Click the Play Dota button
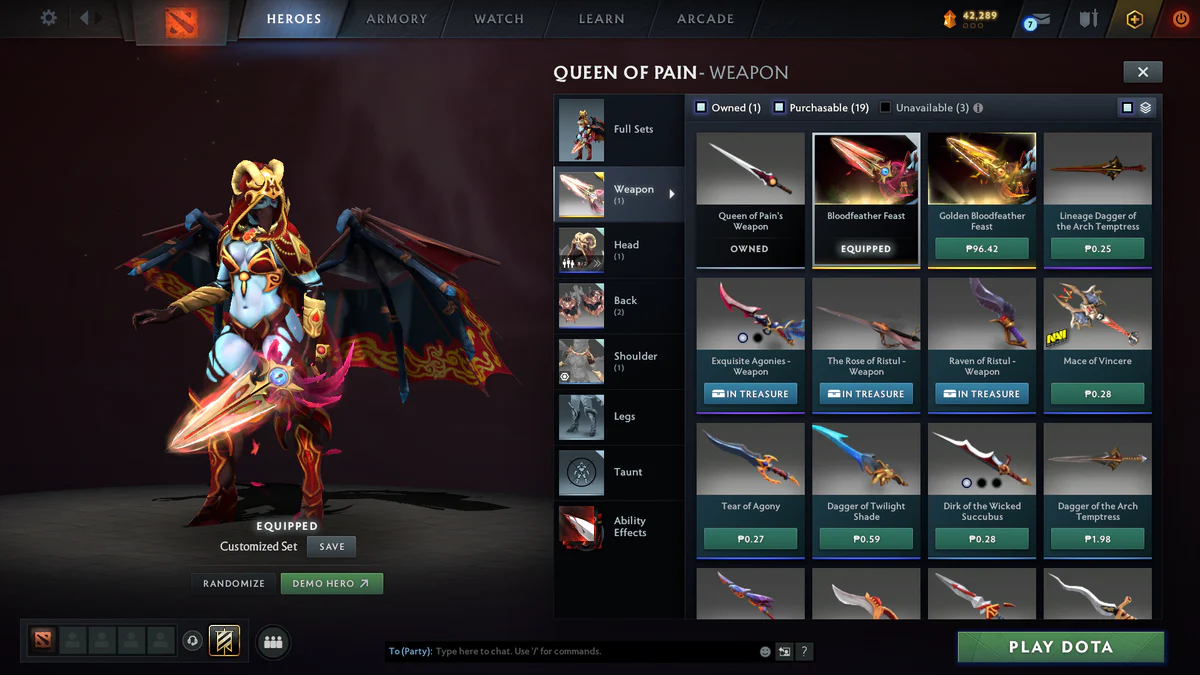The image size is (1200, 675). tap(1060, 647)
